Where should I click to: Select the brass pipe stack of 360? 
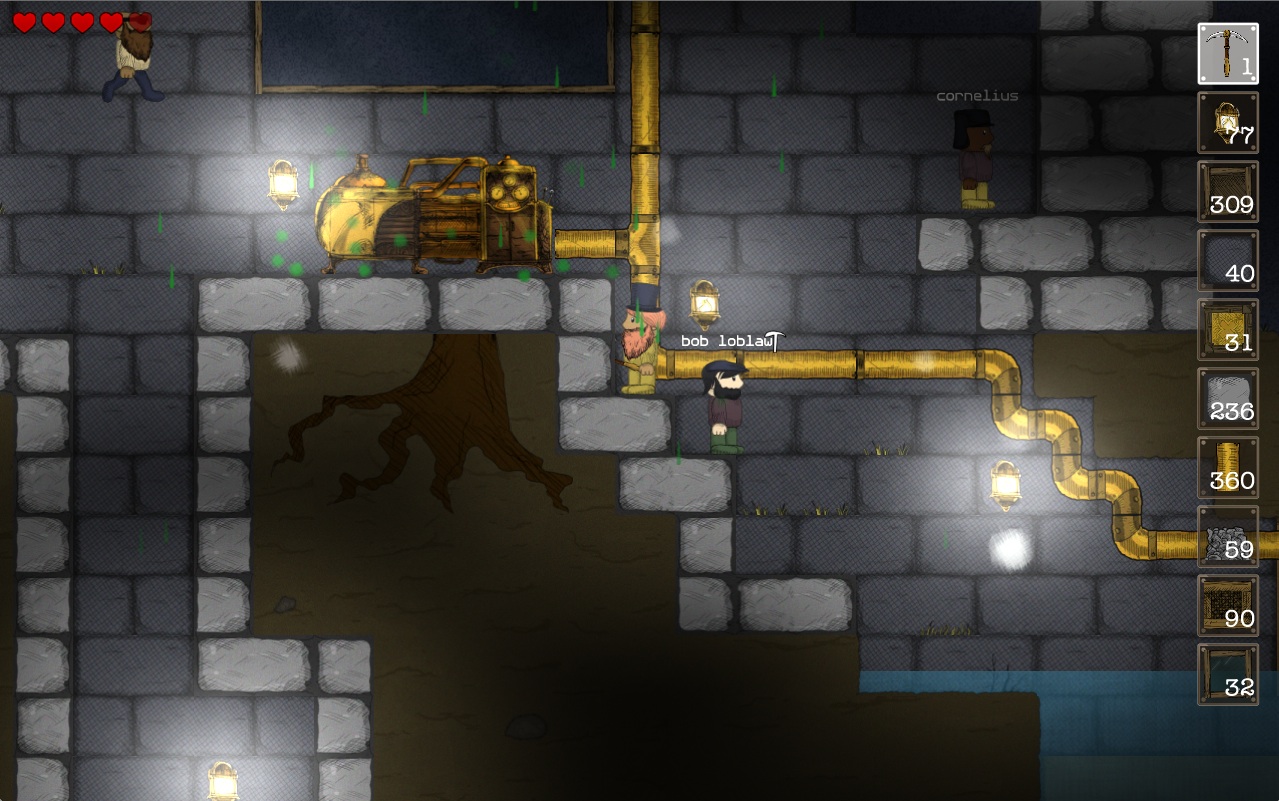1228,468
